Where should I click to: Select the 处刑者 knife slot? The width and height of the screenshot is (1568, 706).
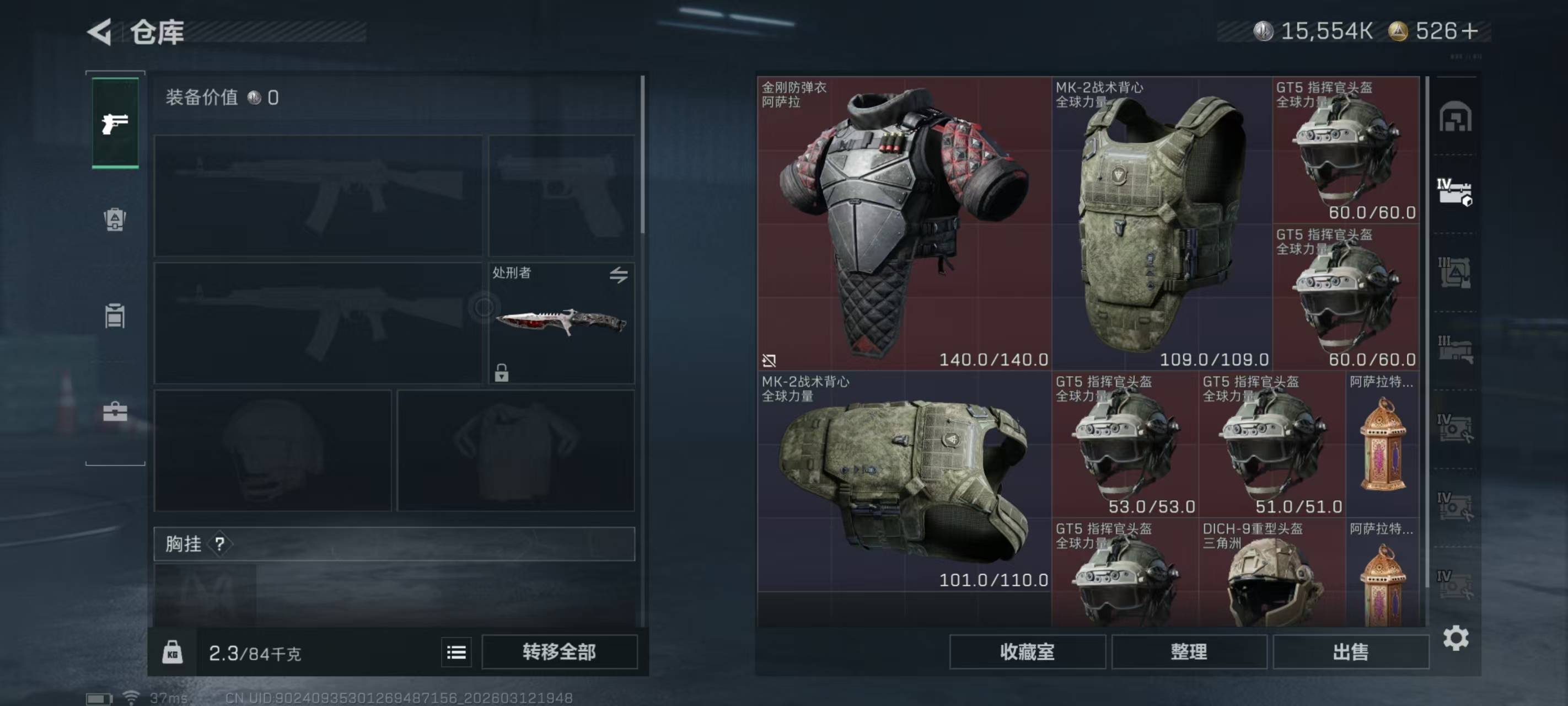561,323
